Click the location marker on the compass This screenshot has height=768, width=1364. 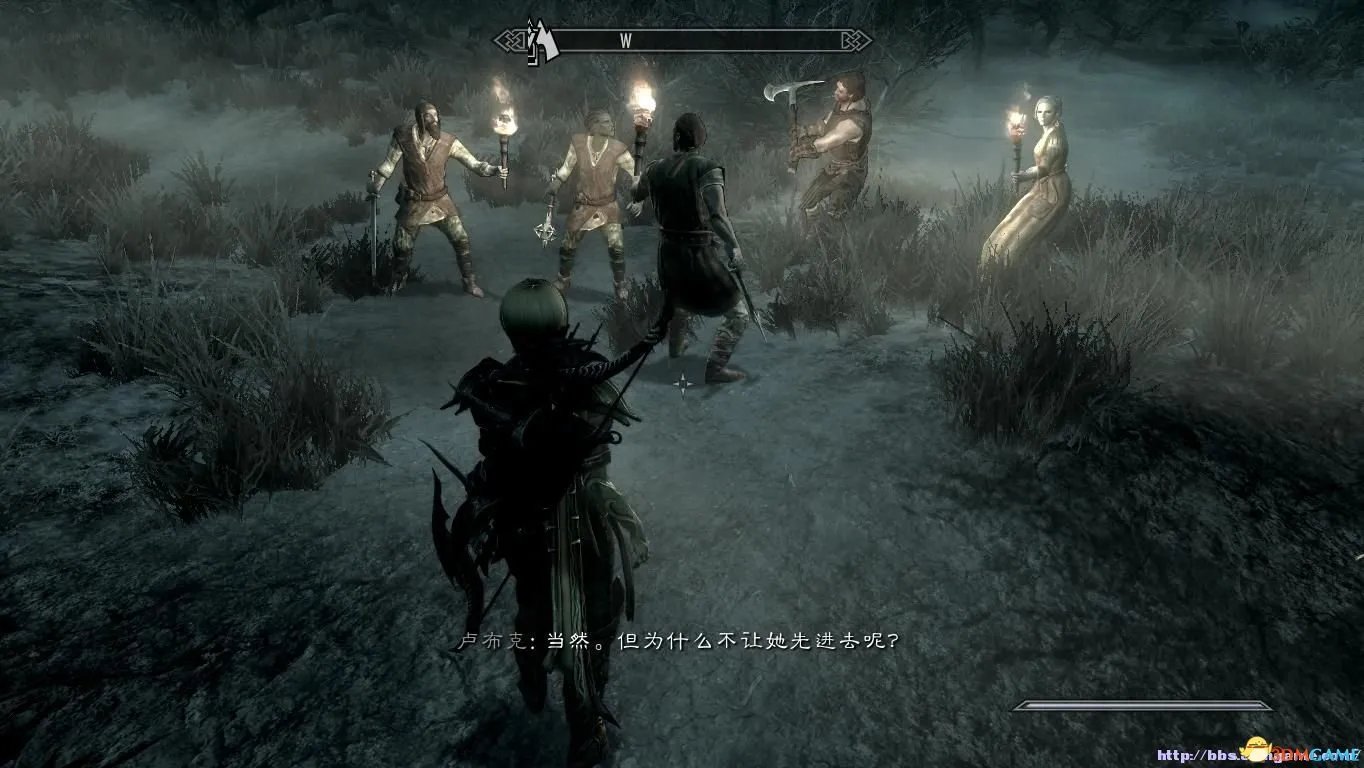[x=542, y=41]
